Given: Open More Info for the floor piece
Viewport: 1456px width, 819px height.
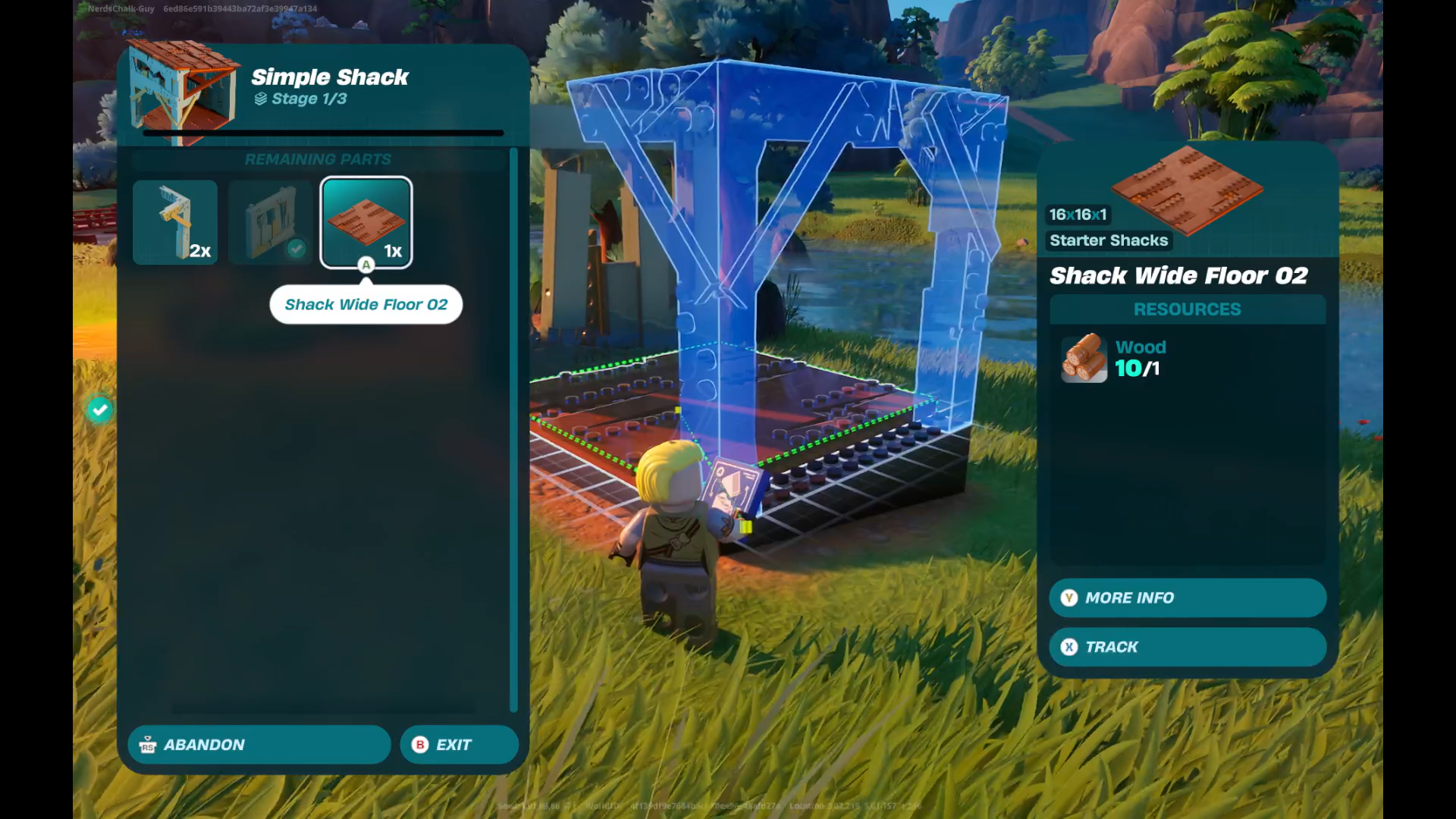Looking at the screenshot, I should click(1187, 598).
